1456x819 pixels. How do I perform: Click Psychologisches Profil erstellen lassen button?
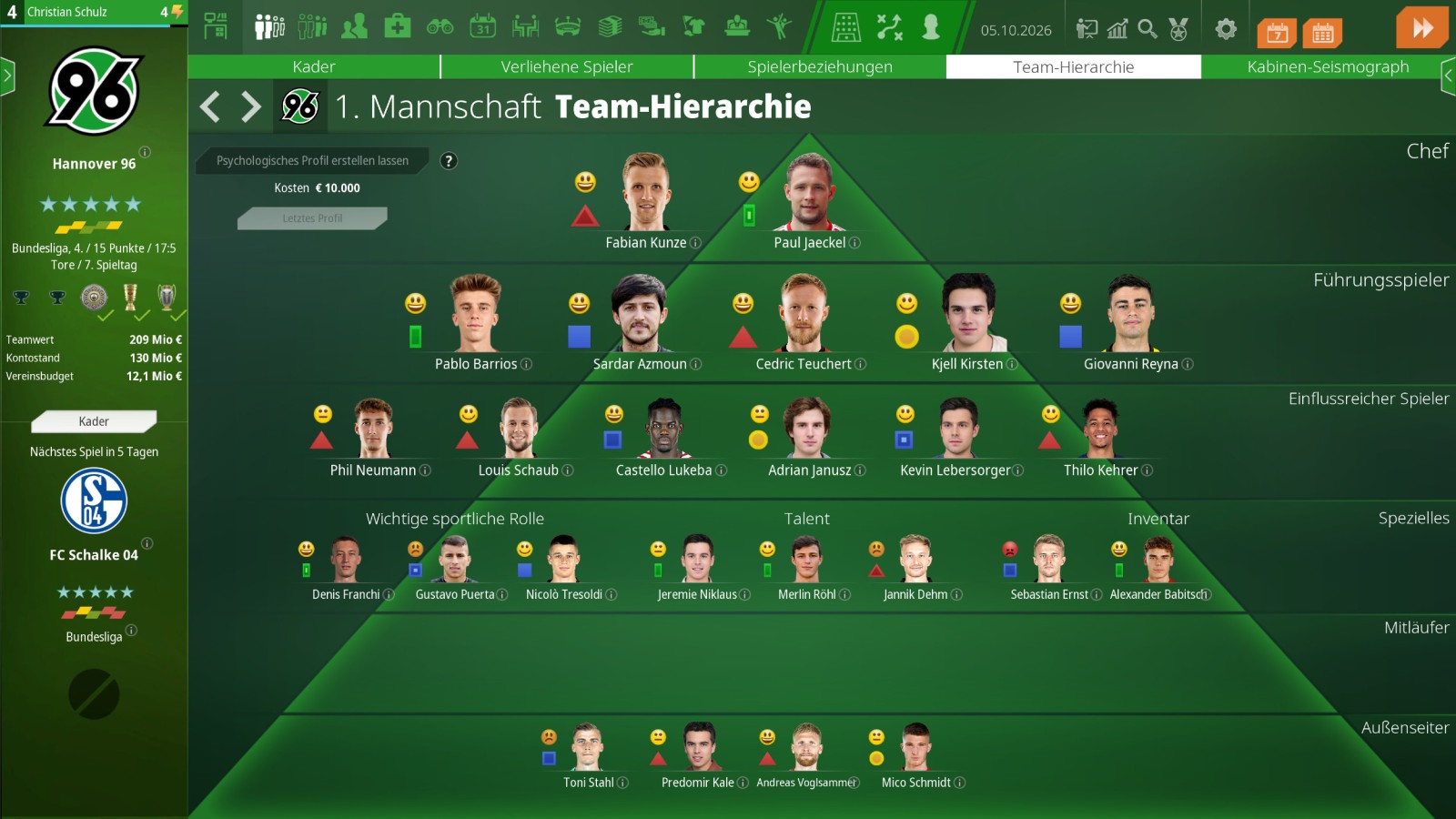312,161
